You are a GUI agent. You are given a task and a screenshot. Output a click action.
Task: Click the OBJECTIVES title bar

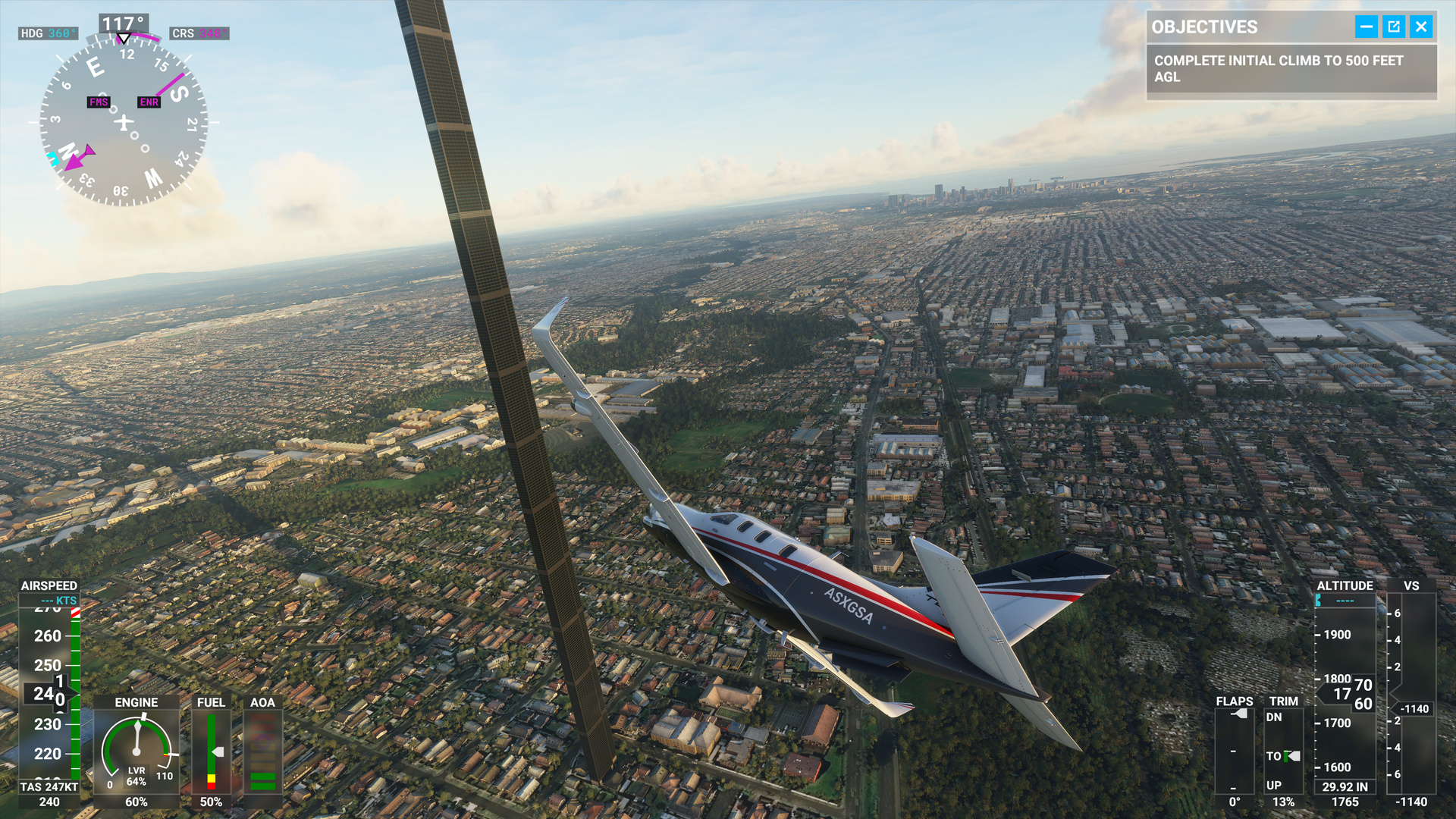[1202, 27]
